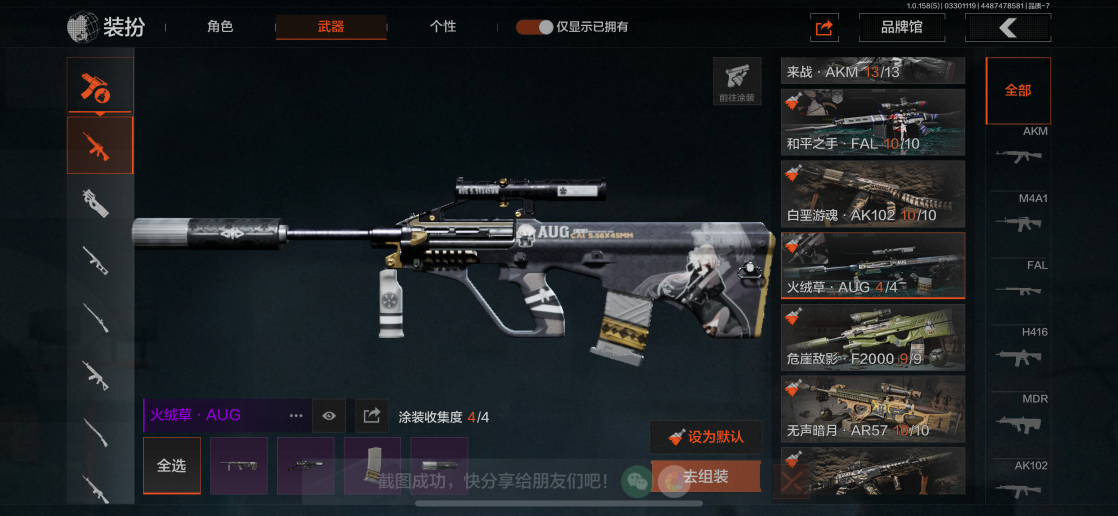Filter skins by MDR
The image size is (1118, 516).
point(1020,415)
